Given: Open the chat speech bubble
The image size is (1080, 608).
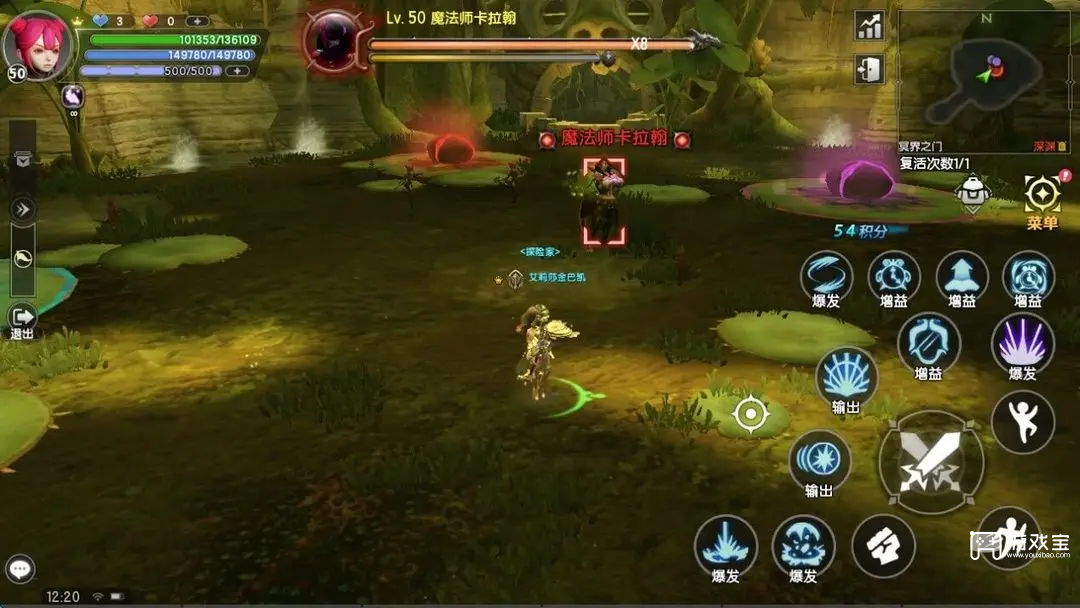Looking at the screenshot, I should (20, 570).
